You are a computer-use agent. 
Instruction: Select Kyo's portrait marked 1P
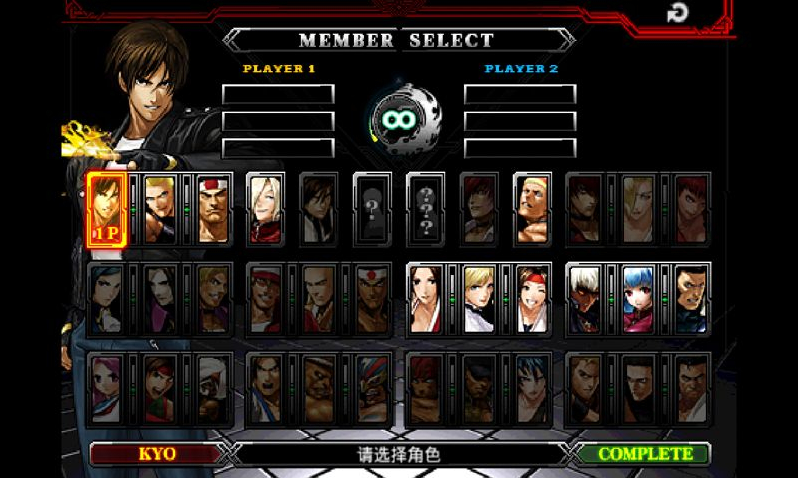pos(107,209)
